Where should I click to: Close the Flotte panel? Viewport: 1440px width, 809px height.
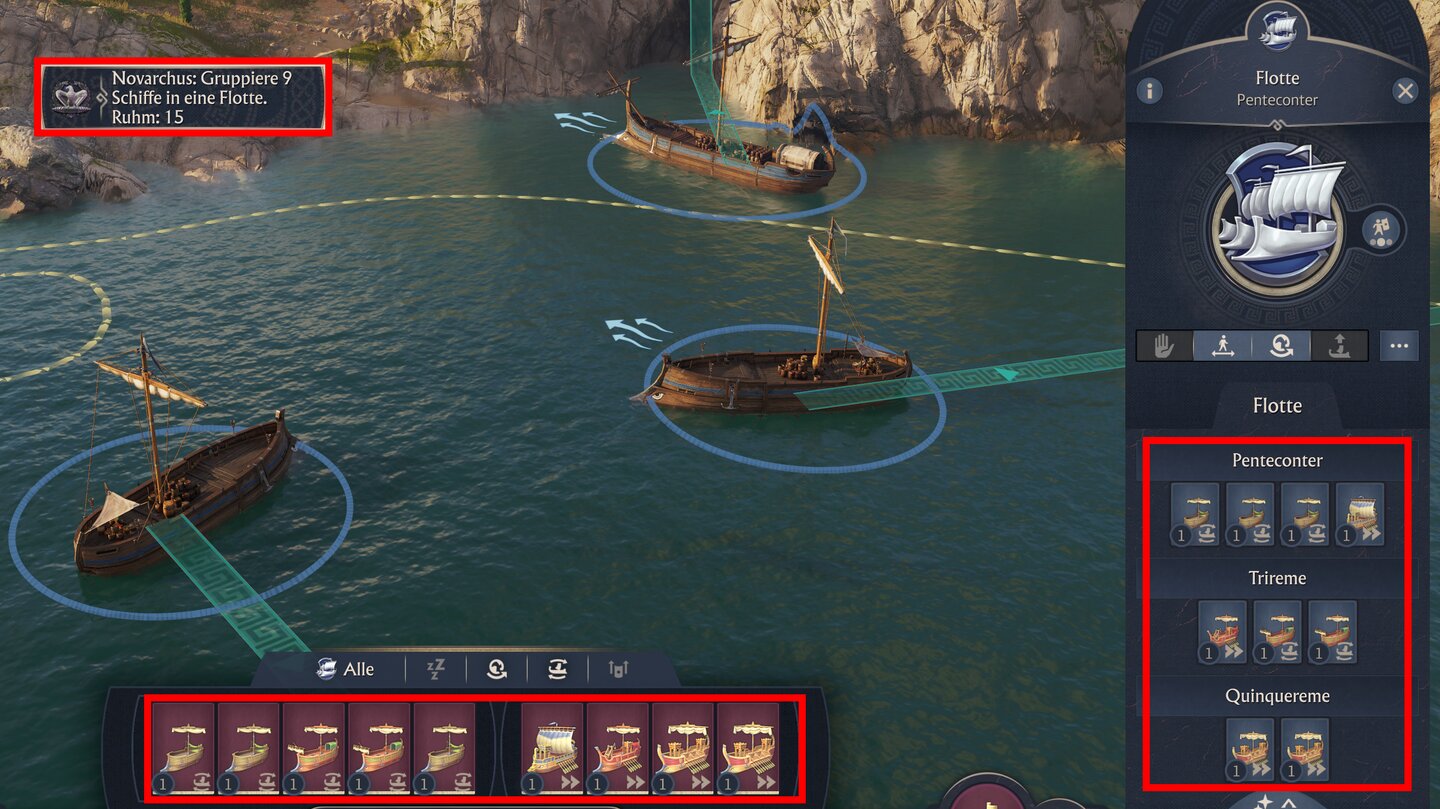coord(1405,92)
